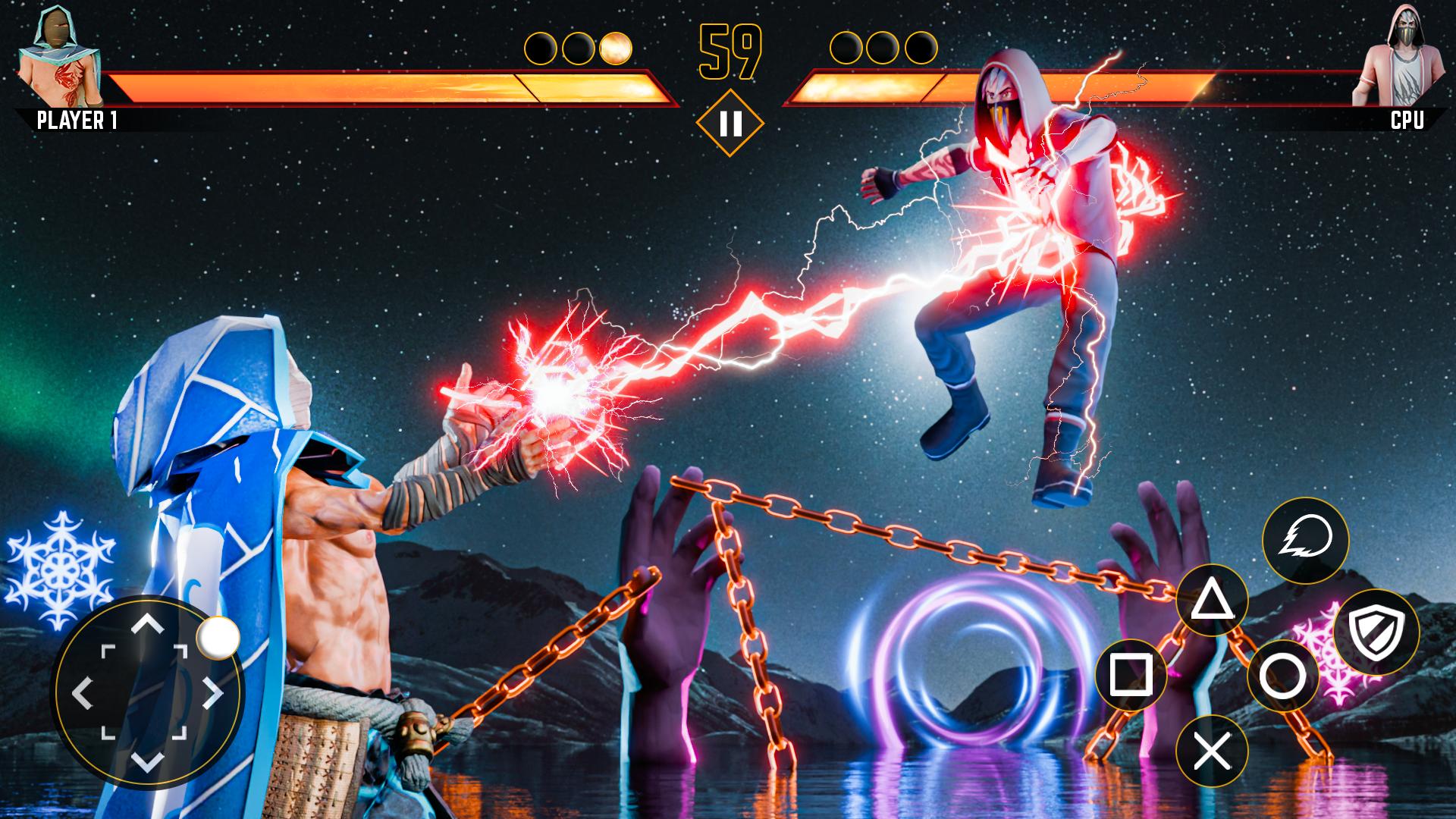Move left with the d-pad left arrow
Image resolution: width=1456 pixels, height=819 pixels.
tap(82, 693)
